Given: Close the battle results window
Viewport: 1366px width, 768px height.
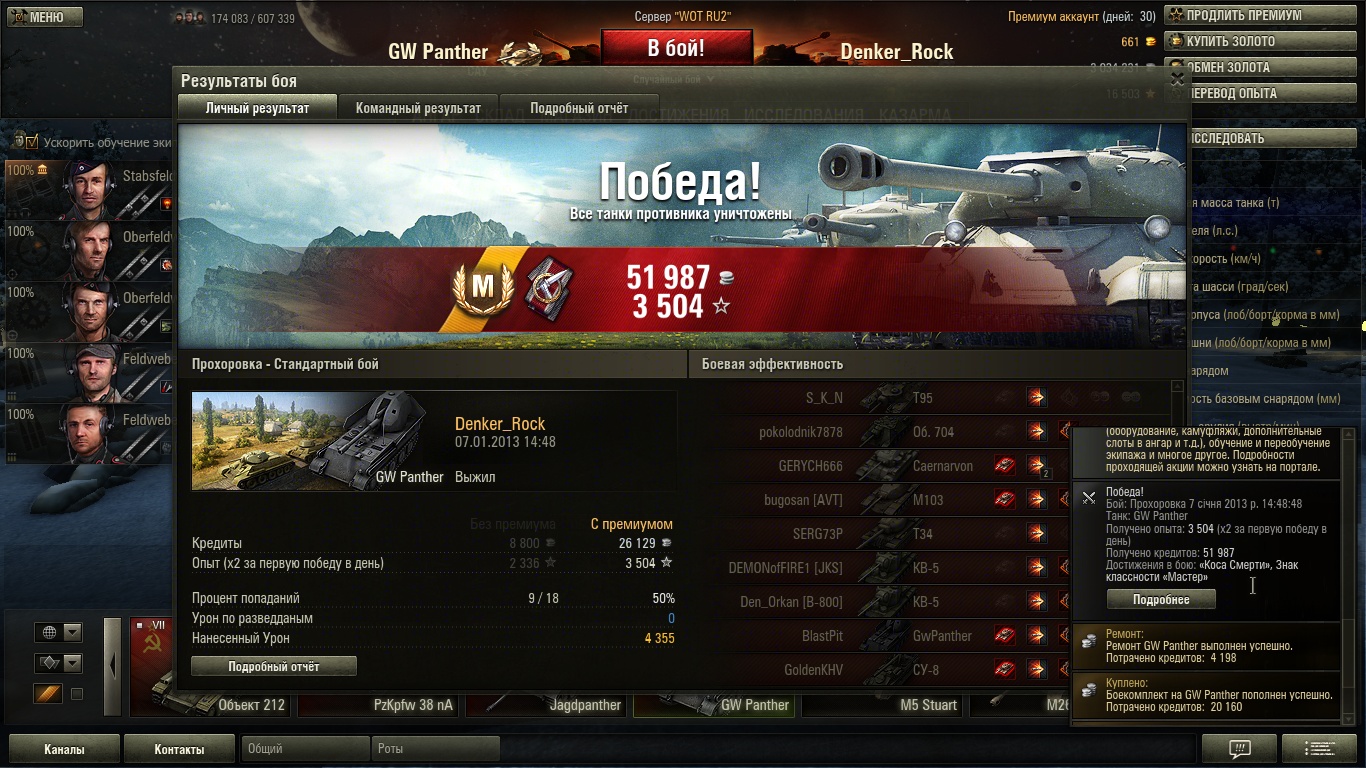Looking at the screenshot, I should point(1177,78).
